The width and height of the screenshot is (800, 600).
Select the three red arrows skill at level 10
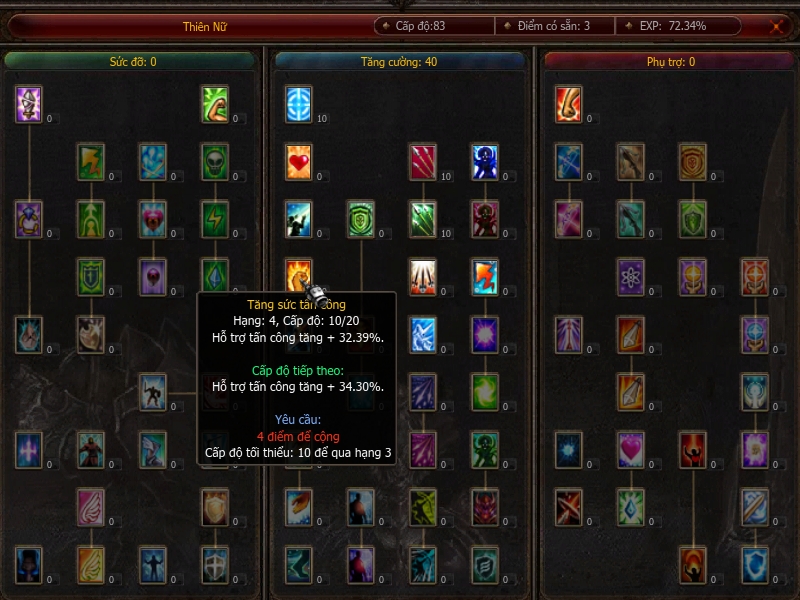(x=422, y=161)
